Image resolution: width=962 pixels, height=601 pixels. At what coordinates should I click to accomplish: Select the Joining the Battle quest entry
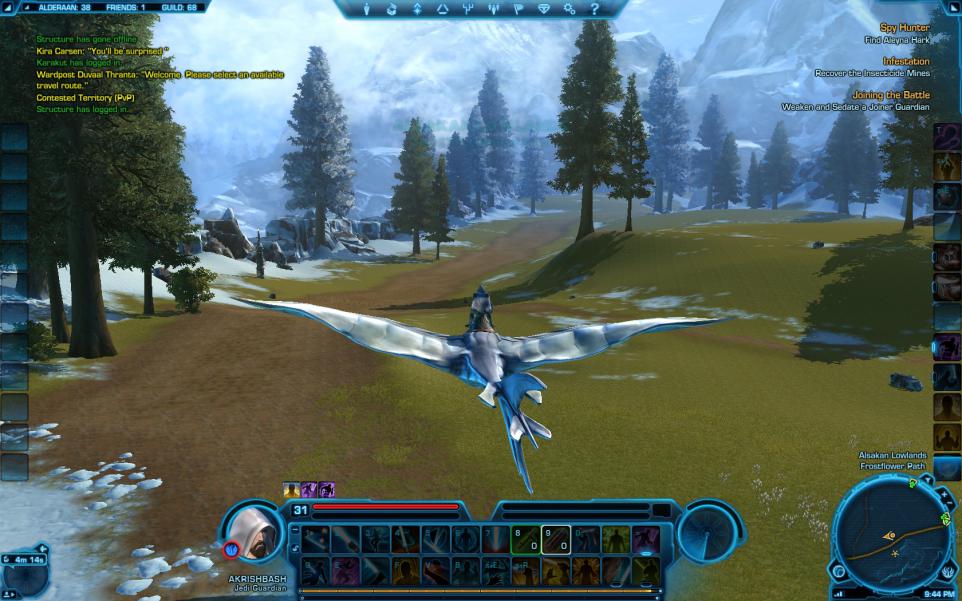(891, 96)
